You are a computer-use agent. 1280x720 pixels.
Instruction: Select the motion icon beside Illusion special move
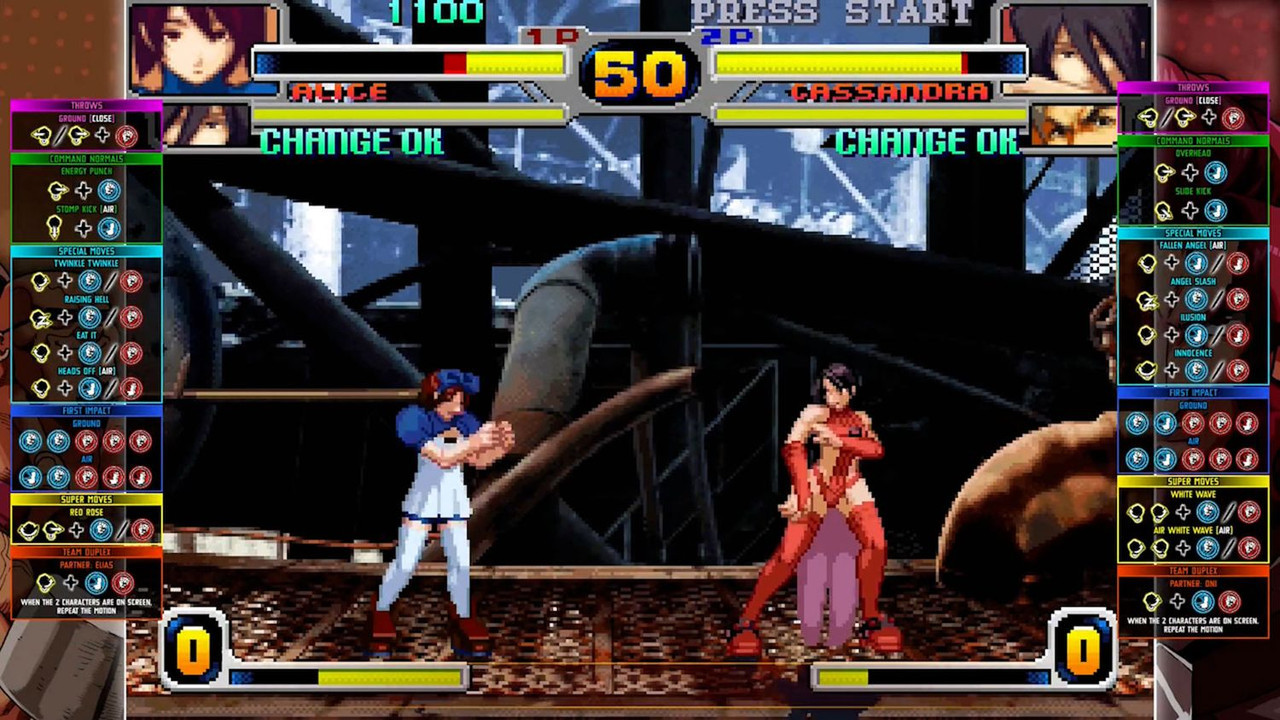point(1146,336)
